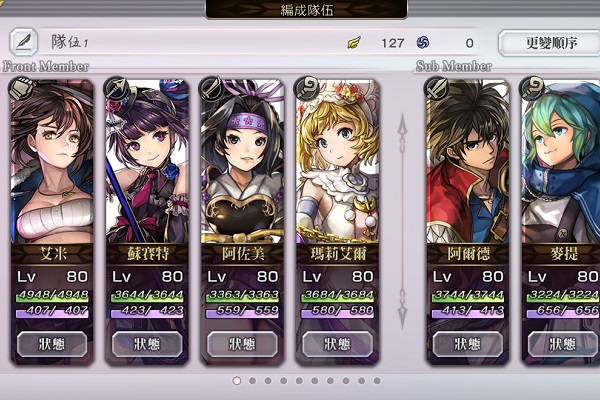Switch to the second team page dot
The height and width of the screenshot is (400, 600).
251,381
